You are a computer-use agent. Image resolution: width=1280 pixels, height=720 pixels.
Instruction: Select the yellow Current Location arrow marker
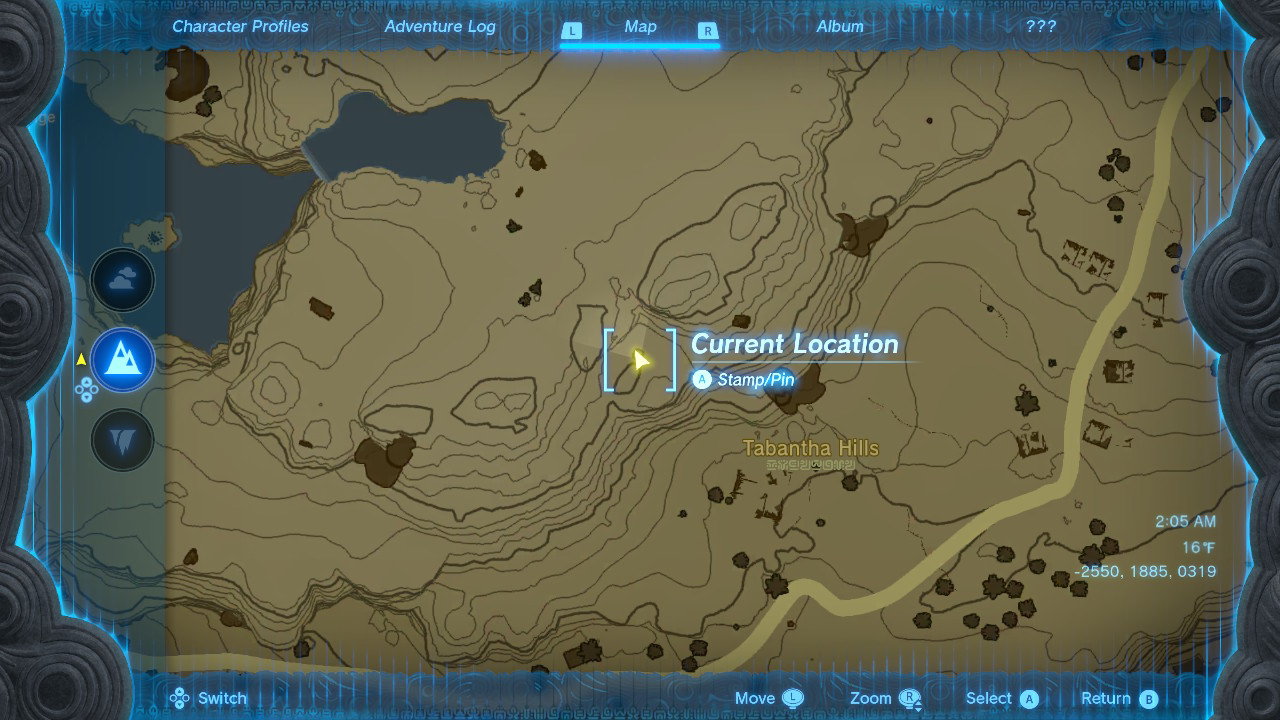pyautogui.click(x=640, y=359)
